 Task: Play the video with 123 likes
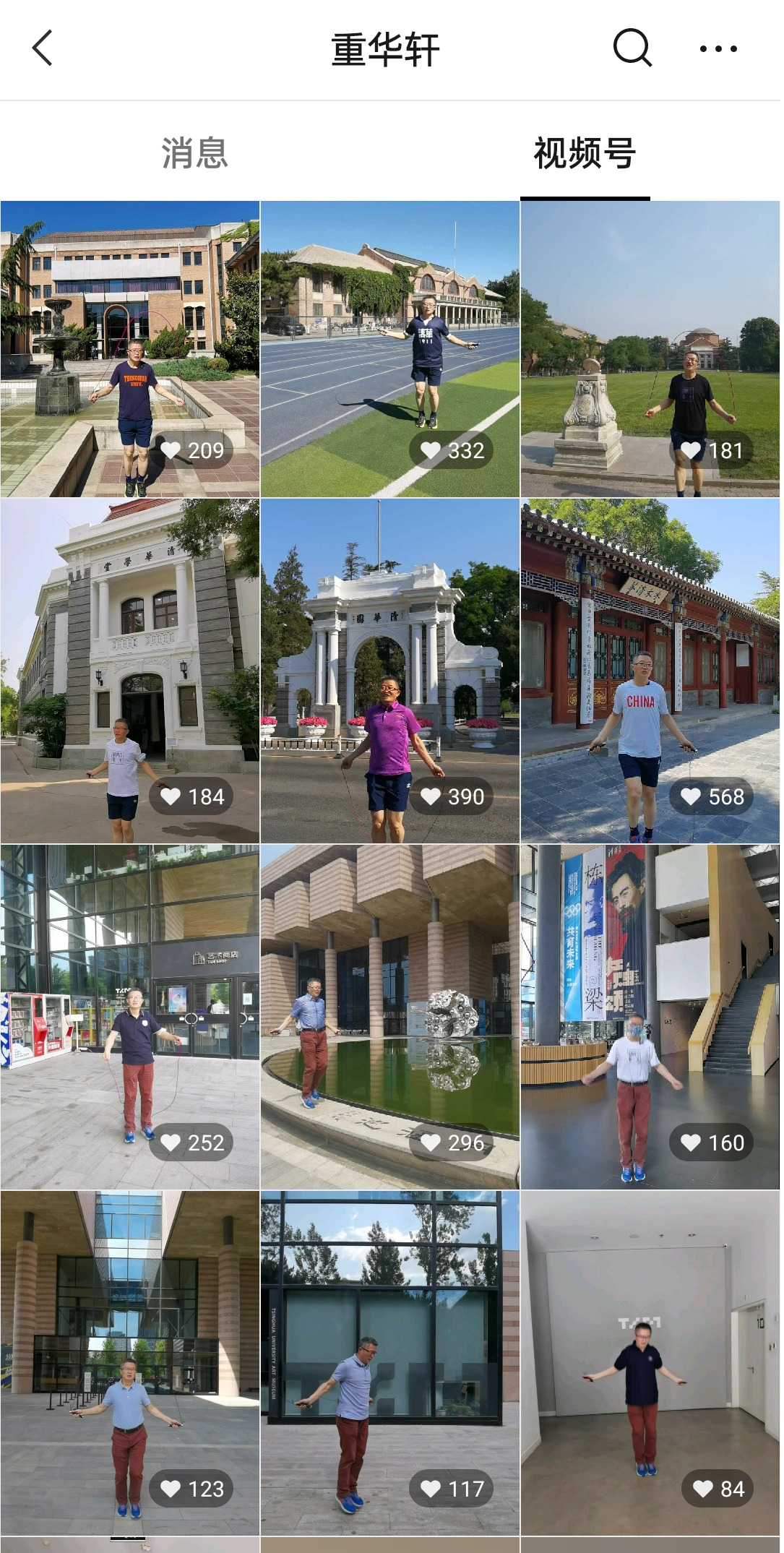coord(130,1363)
